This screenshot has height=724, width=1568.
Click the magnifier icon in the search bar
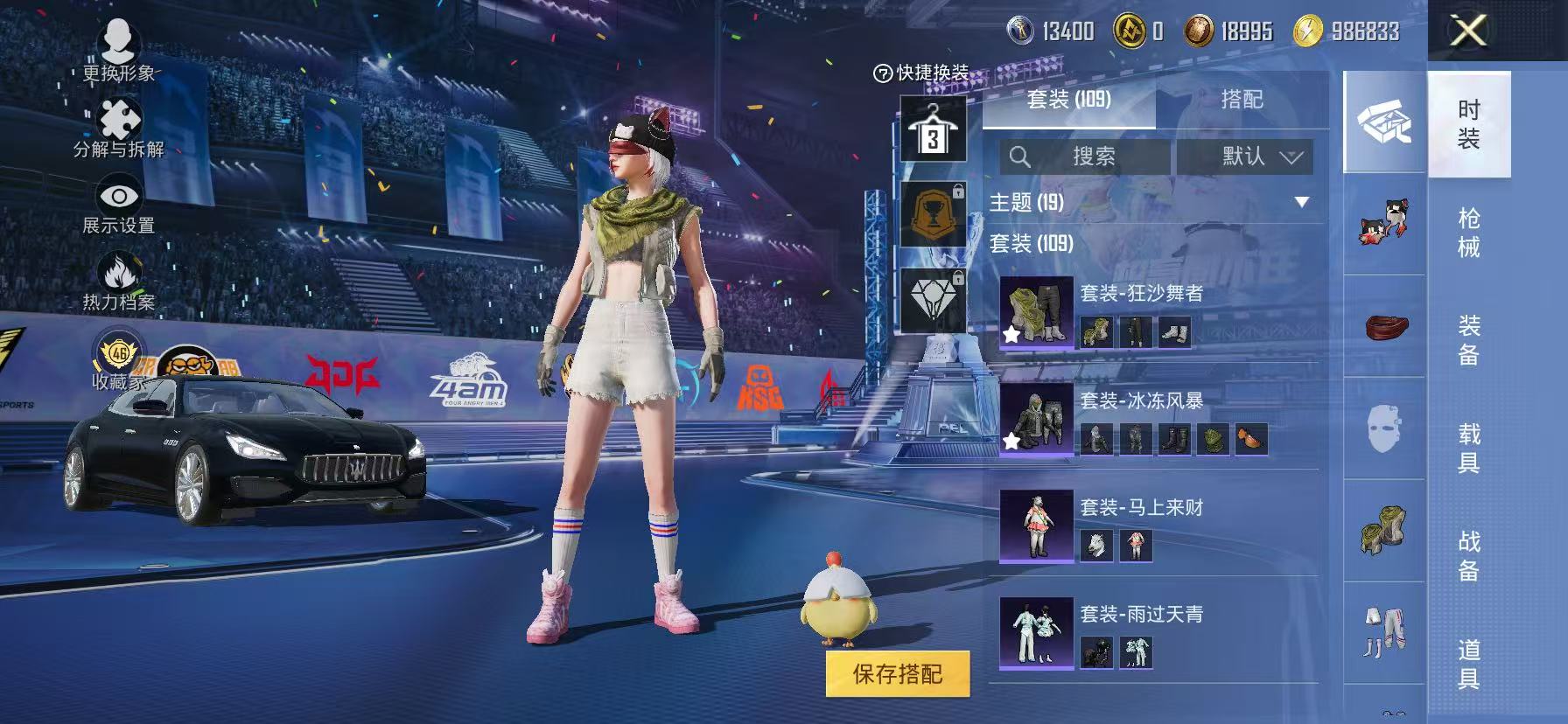pyautogui.click(x=1022, y=158)
